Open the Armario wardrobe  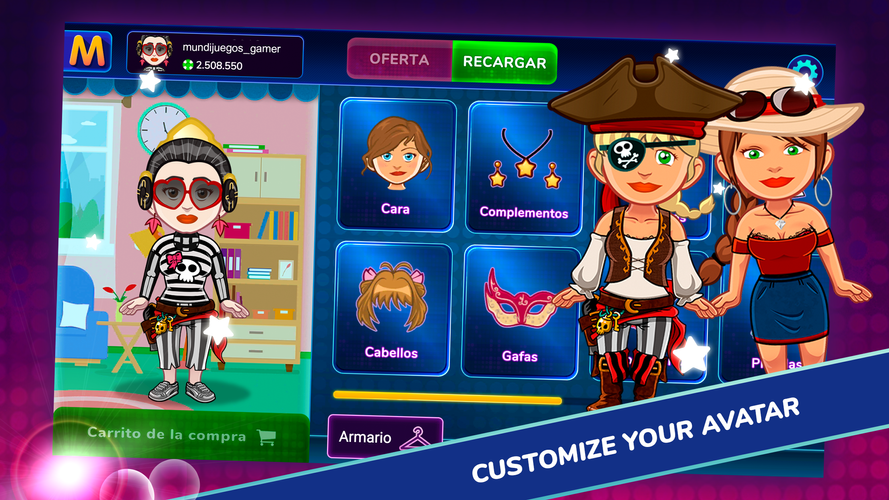point(385,435)
